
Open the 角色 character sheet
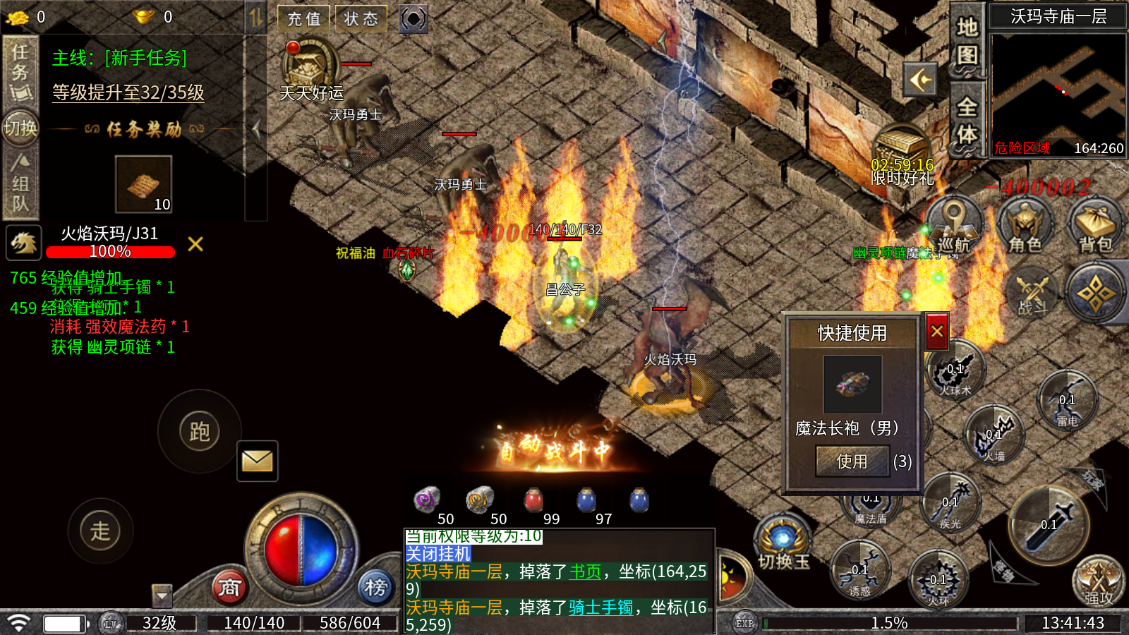click(x=1025, y=226)
